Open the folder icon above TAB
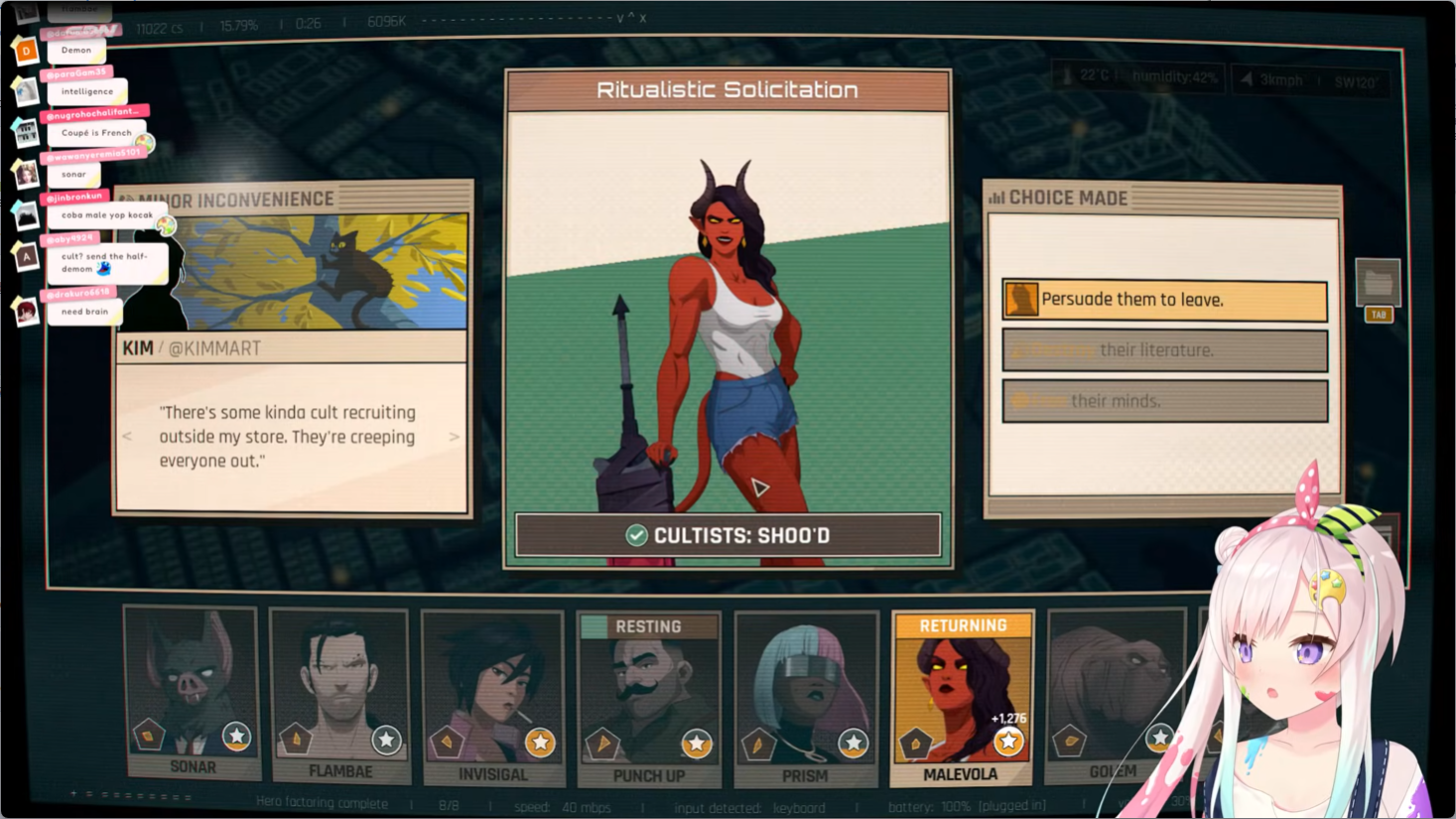The width and height of the screenshot is (1456, 819). pyautogui.click(x=1378, y=283)
